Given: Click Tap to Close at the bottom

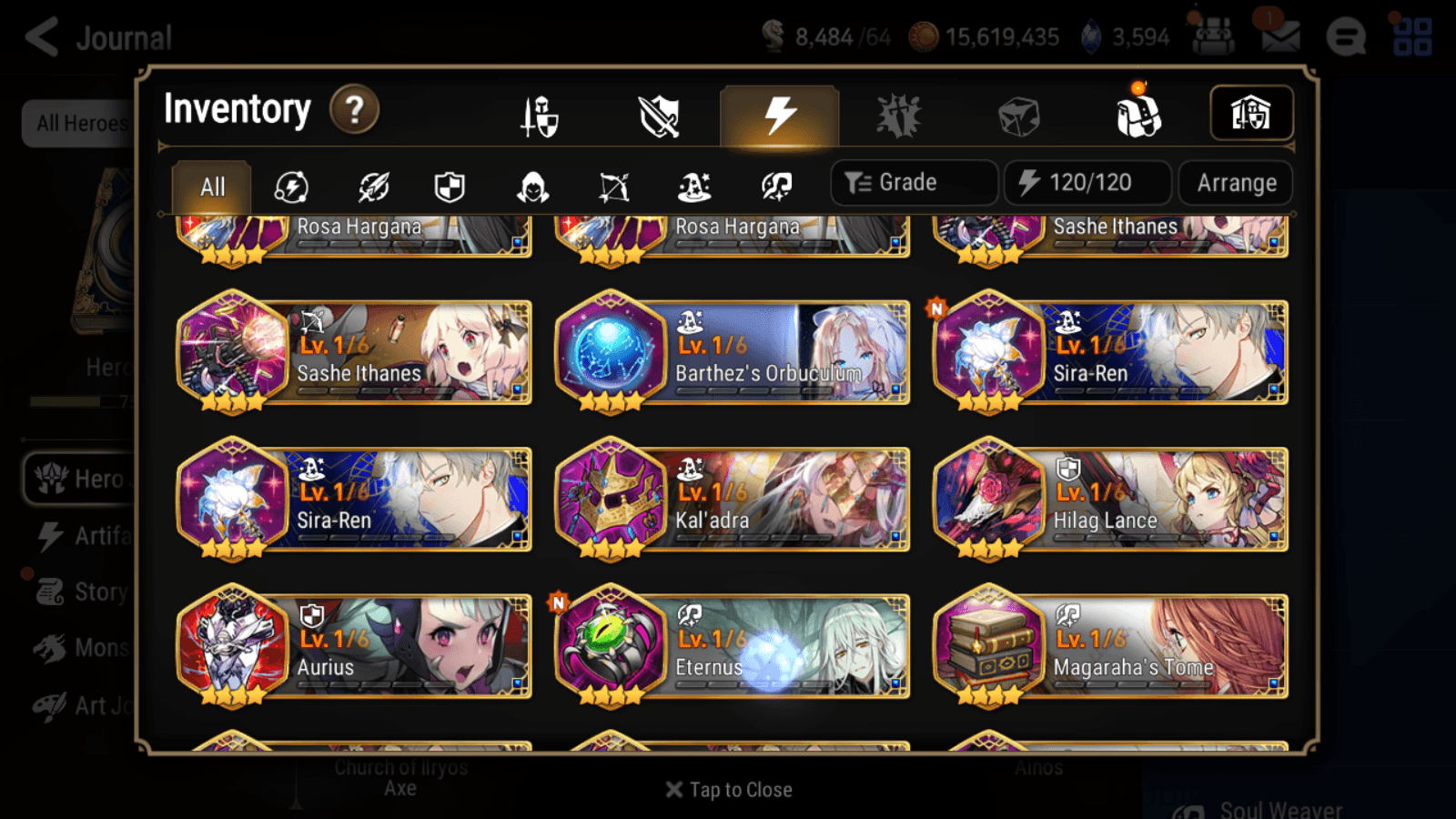Looking at the screenshot, I should [x=728, y=790].
